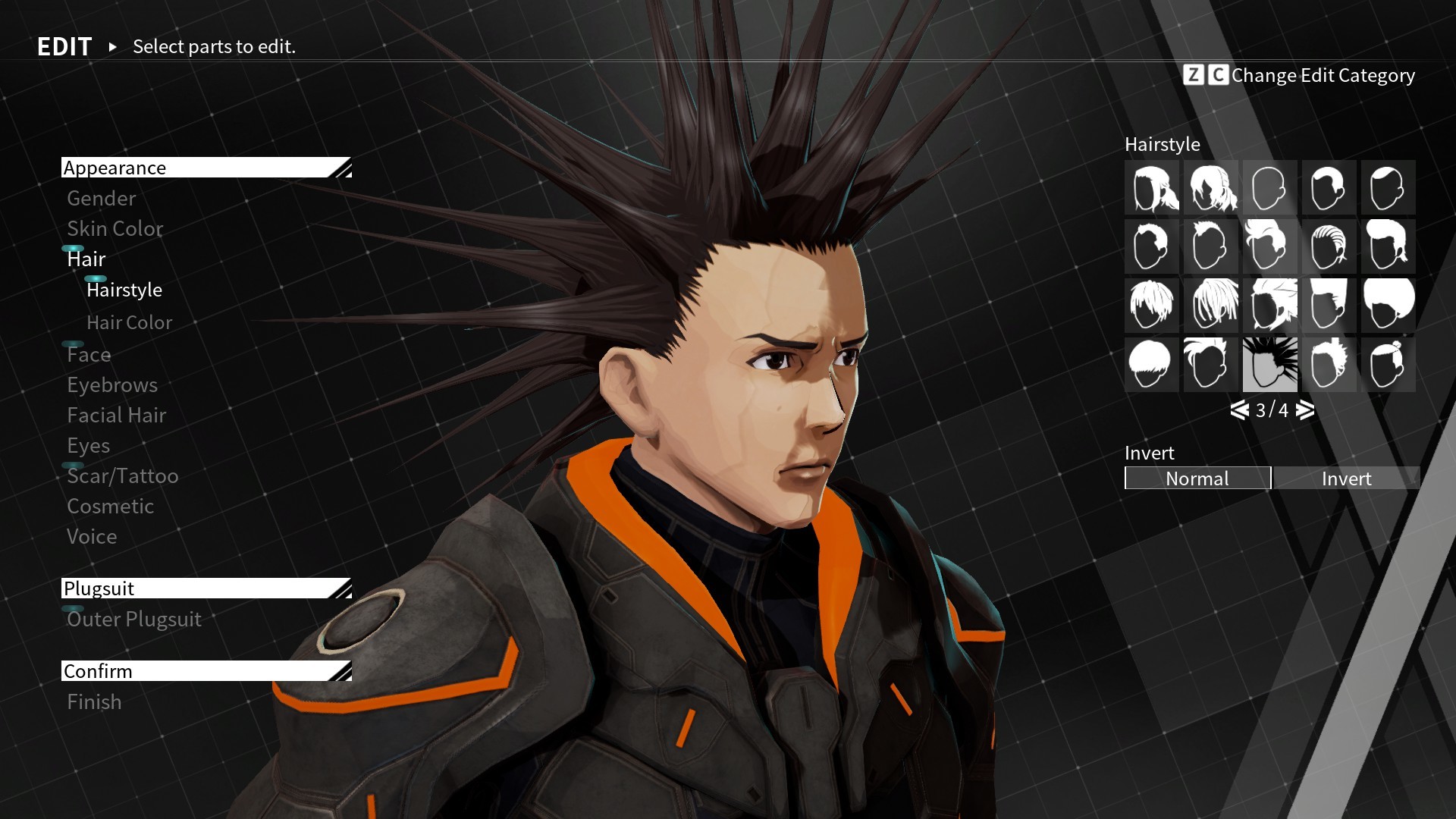1456x819 pixels.
Task: Switch to the Outer Plugsuit category
Action: (134, 619)
